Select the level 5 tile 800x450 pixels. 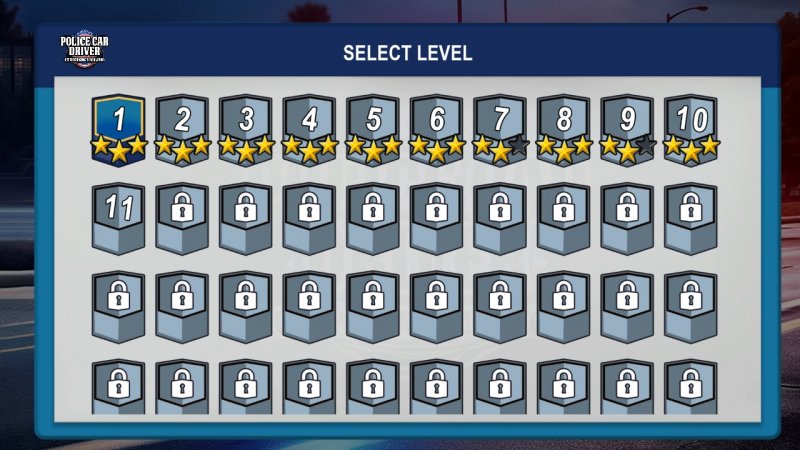point(373,124)
